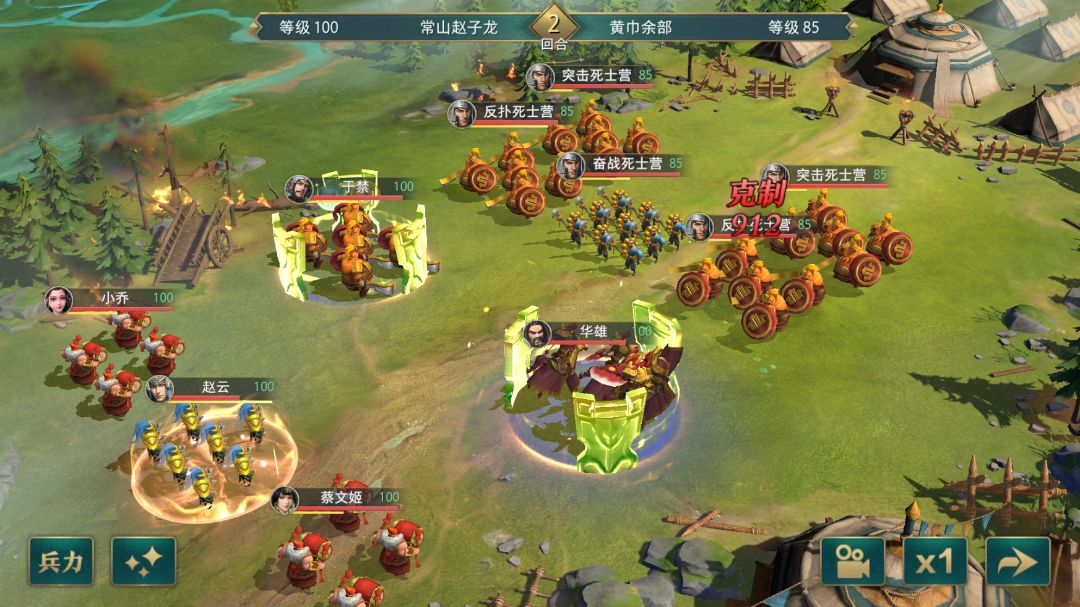Toggle the sparkle effects button
1080x607 pixels.
(x=143, y=562)
